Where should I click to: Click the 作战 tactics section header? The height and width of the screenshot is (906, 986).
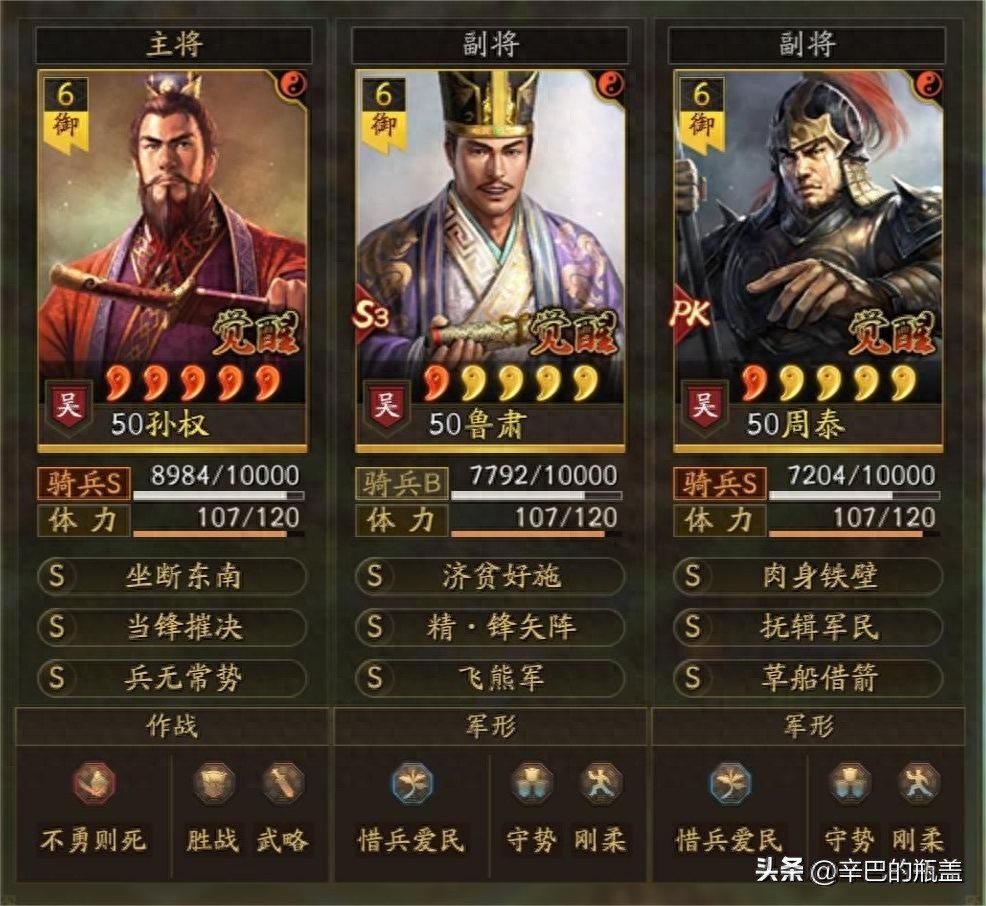pyautogui.click(x=172, y=727)
